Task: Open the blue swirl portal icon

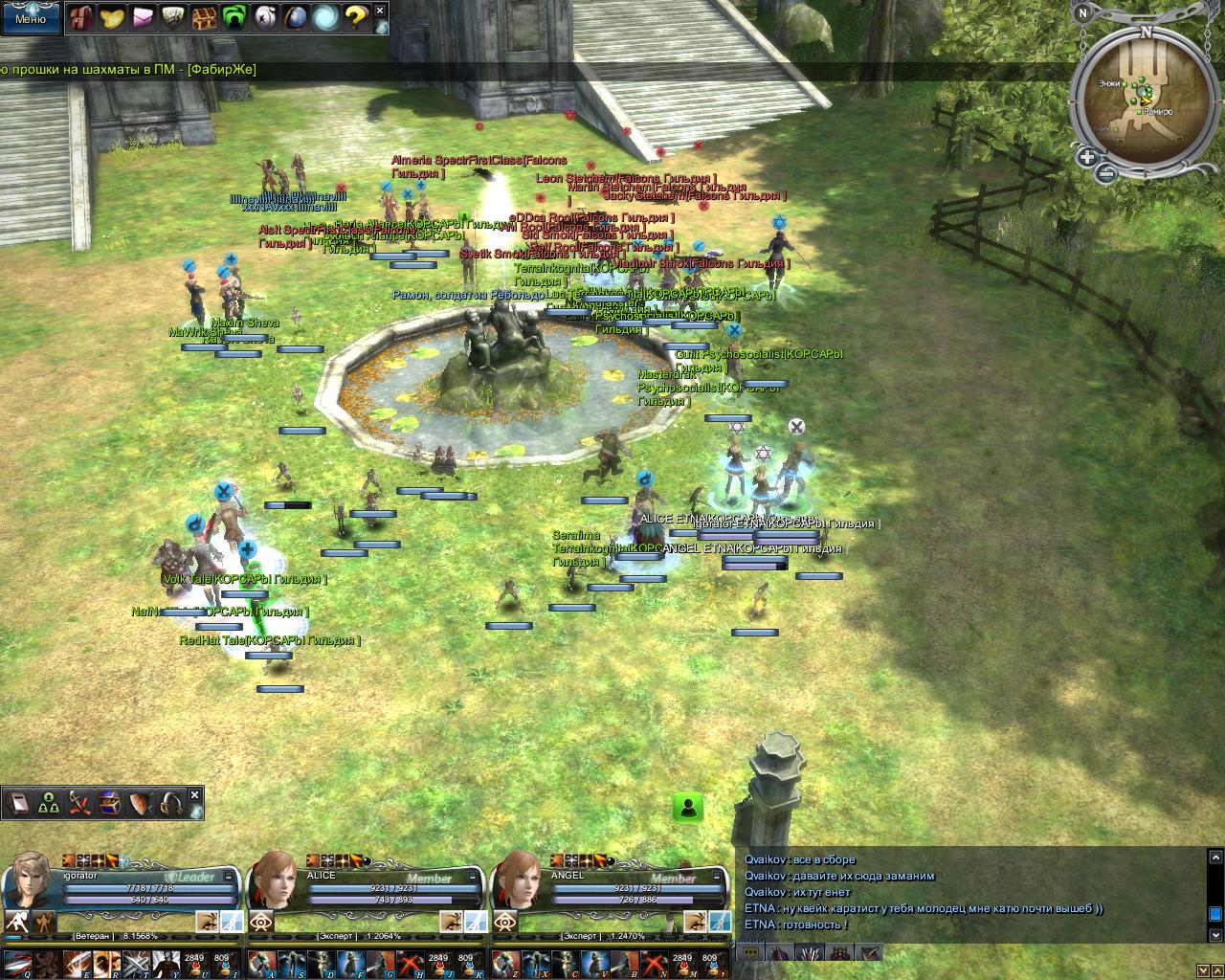Action: pos(325,17)
